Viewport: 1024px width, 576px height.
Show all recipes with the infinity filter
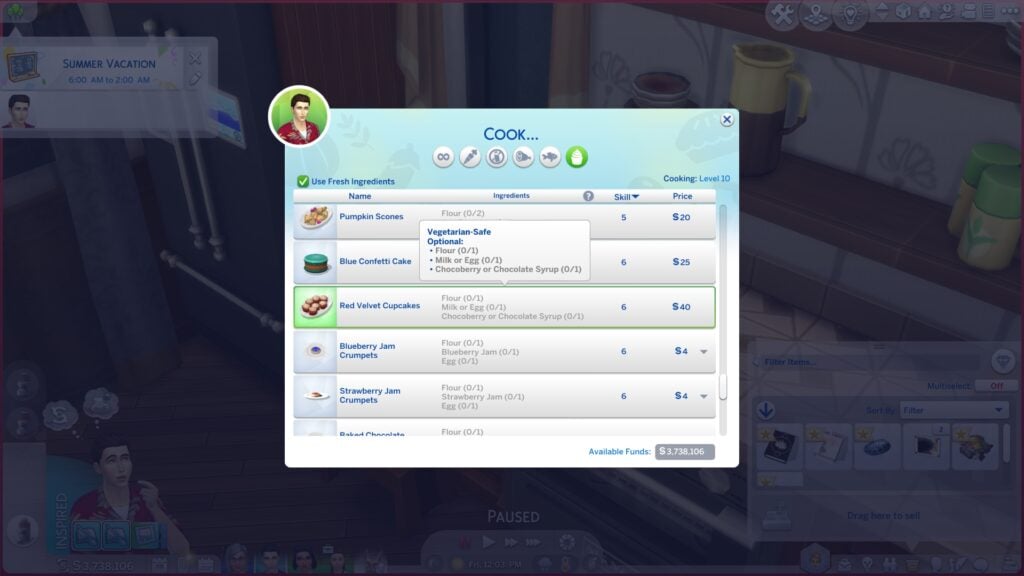coord(443,157)
